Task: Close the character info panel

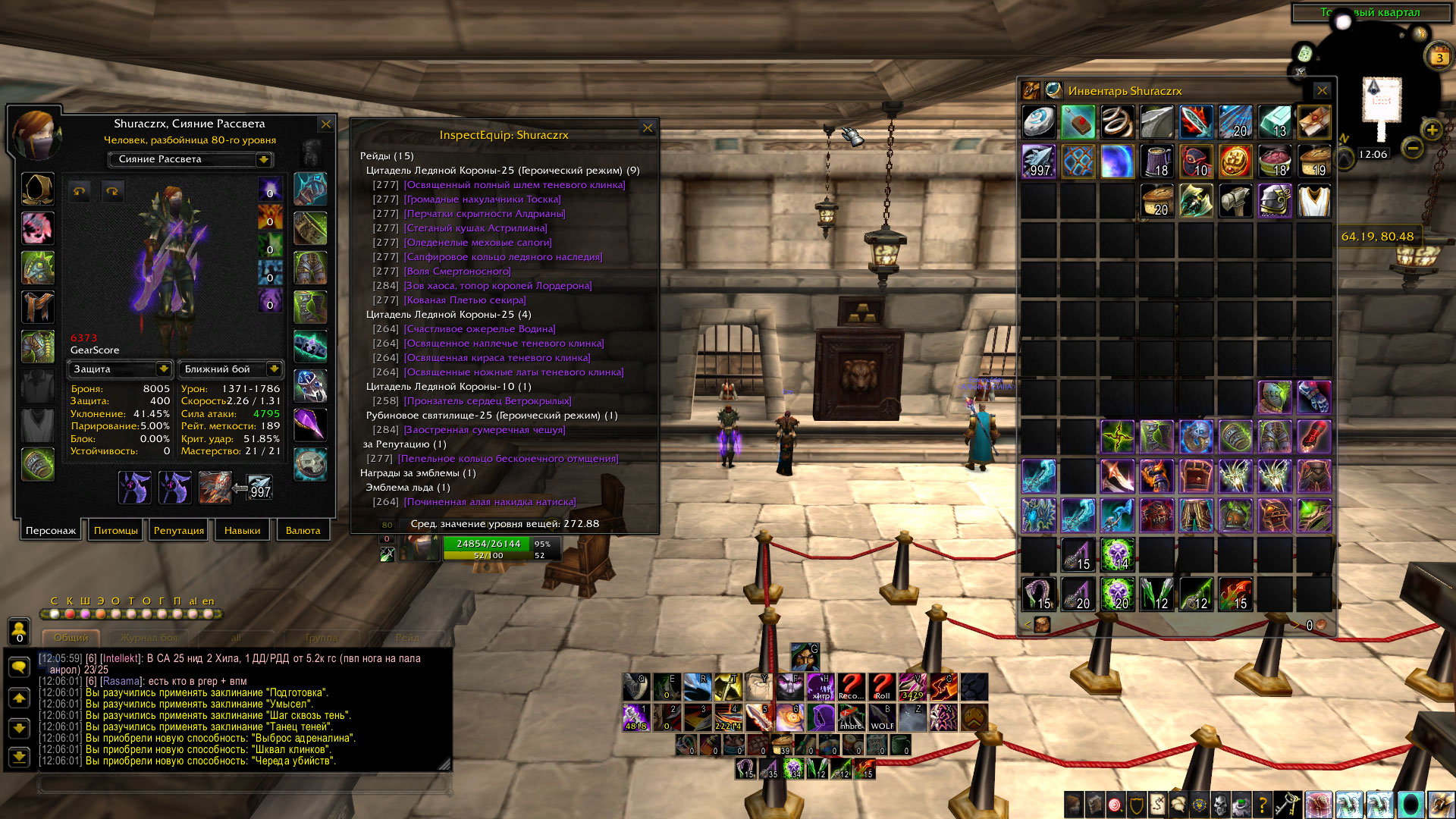Action: click(x=326, y=124)
